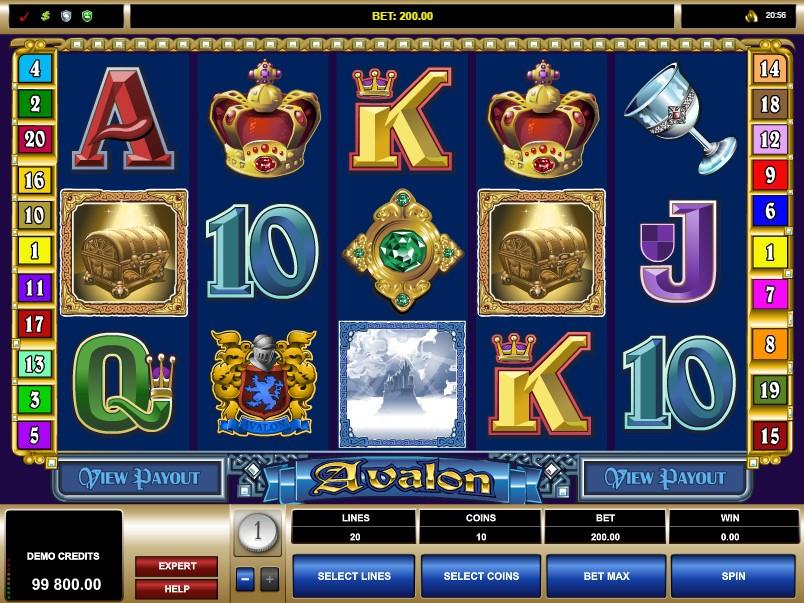Open Select Coins option
Image resolution: width=804 pixels, height=603 pixels.
tap(481, 576)
